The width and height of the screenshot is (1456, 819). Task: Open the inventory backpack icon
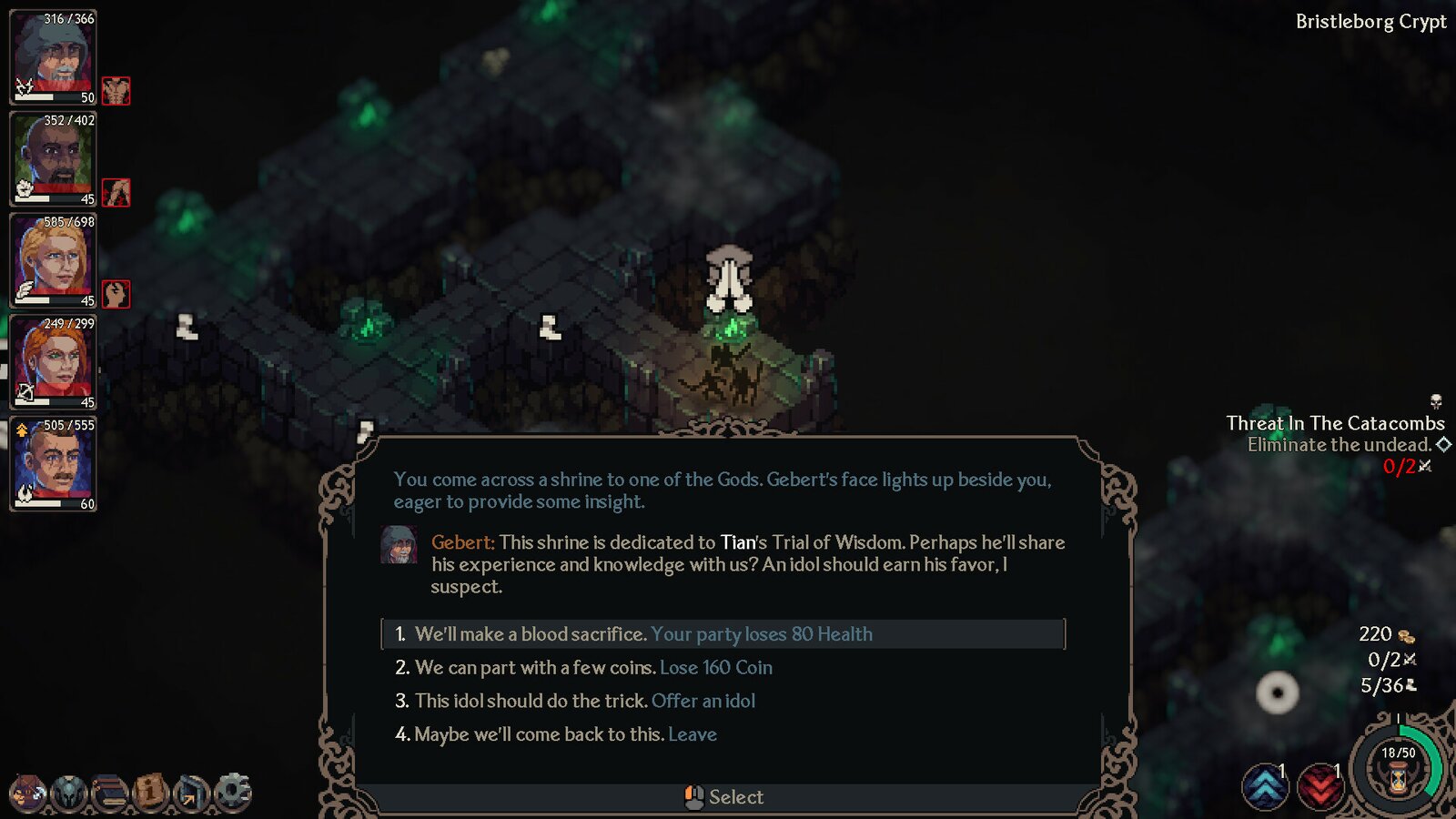point(27,790)
